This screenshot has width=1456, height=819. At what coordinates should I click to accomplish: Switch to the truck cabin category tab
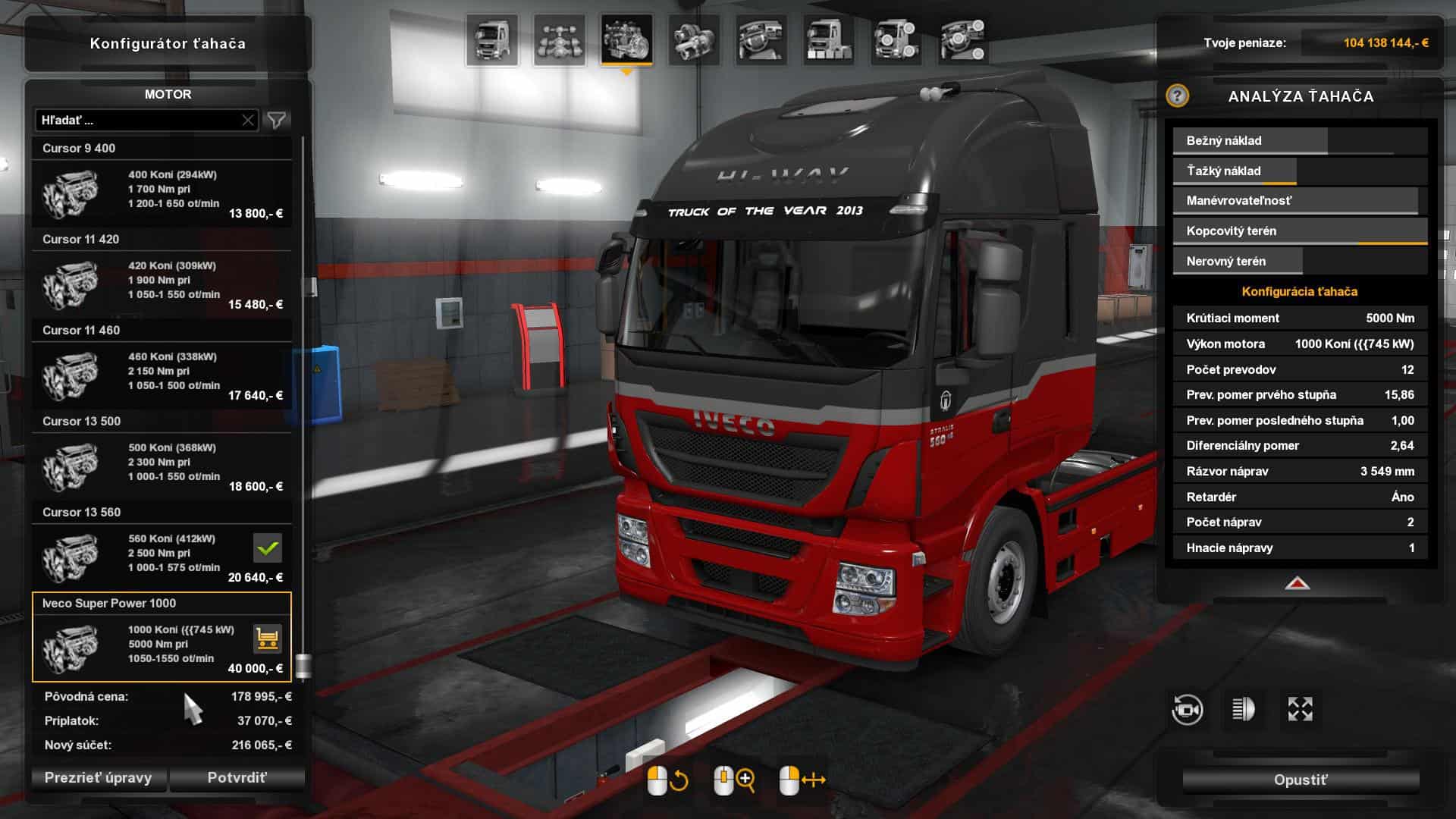(x=492, y=39)
